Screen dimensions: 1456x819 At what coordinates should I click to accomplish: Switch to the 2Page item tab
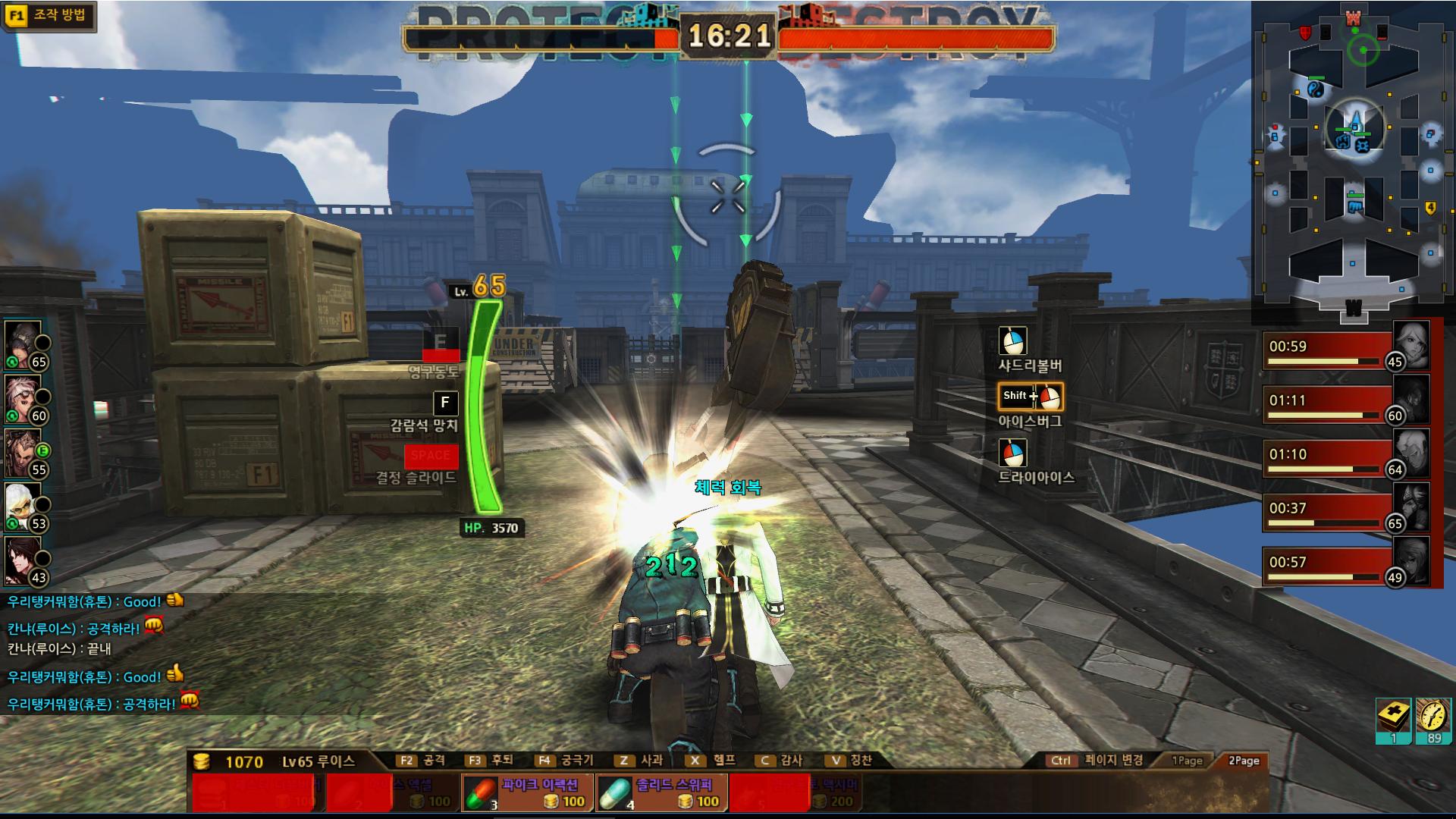click(x=1244, y=761)
